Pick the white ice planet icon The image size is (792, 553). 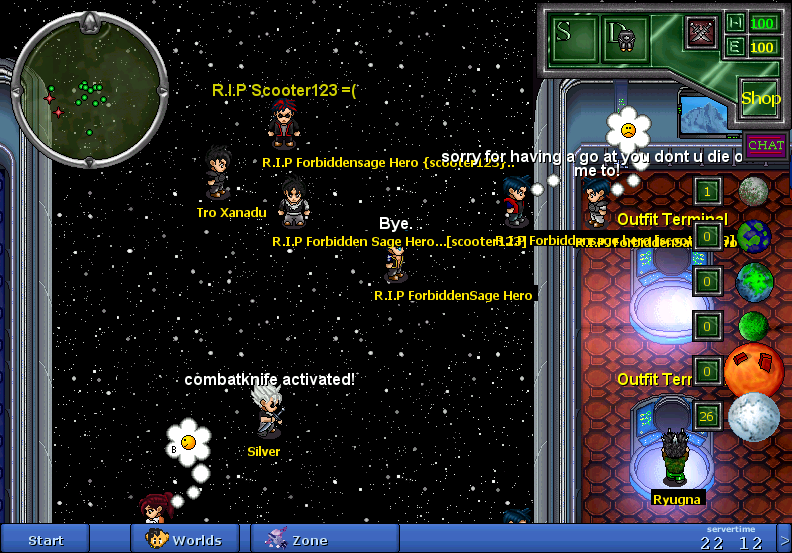[753, 417]
